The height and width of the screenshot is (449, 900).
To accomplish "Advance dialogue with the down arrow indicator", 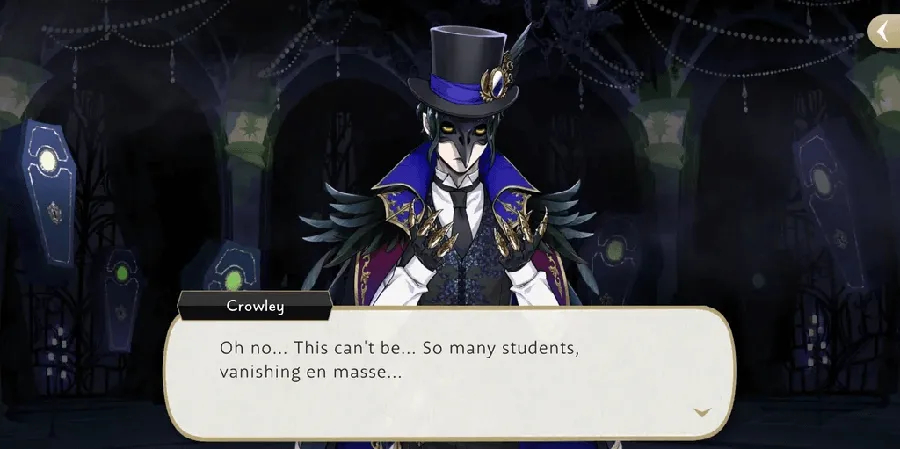I will (x=702, y=412).
